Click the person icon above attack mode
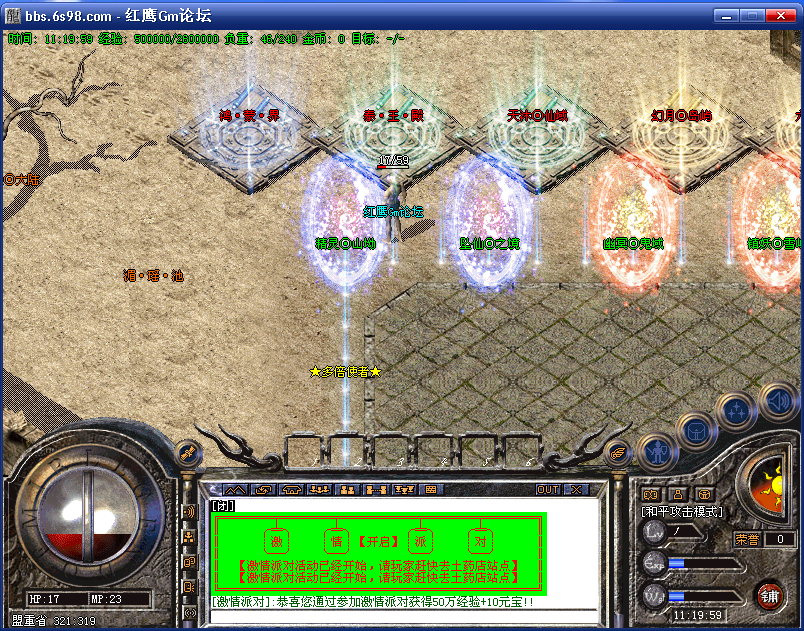Viewport: 804px width, 631px height. pyautogui.click(x=677, y=494)
